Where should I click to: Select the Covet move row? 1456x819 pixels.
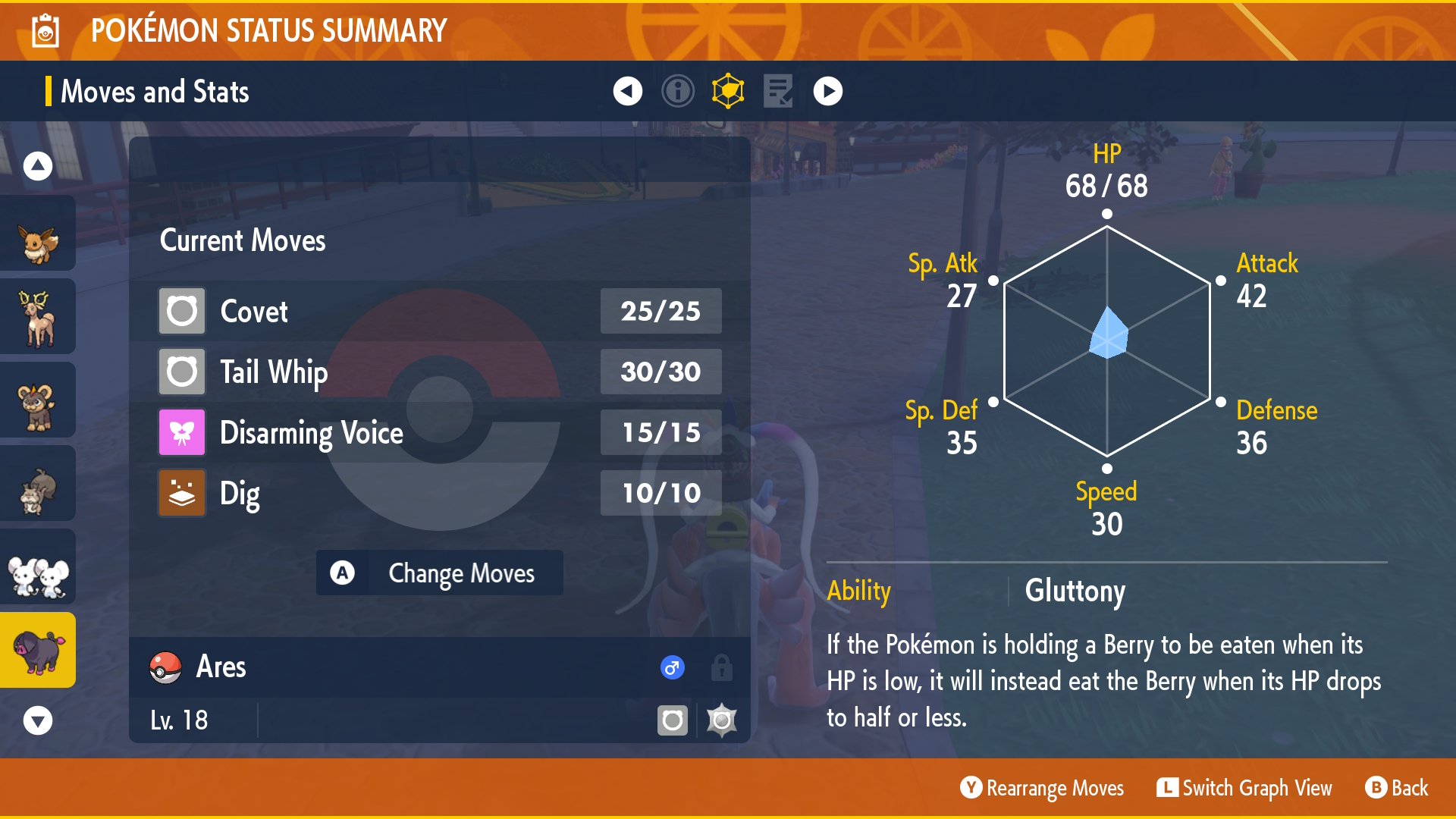click(x=440, y=311)
